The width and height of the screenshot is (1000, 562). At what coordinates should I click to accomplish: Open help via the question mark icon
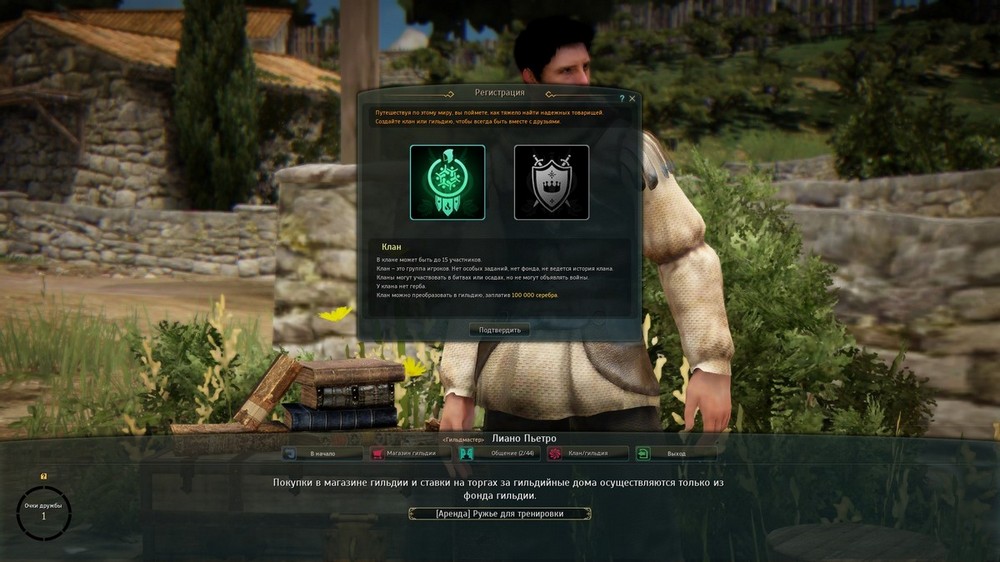(x=621, y=99)
